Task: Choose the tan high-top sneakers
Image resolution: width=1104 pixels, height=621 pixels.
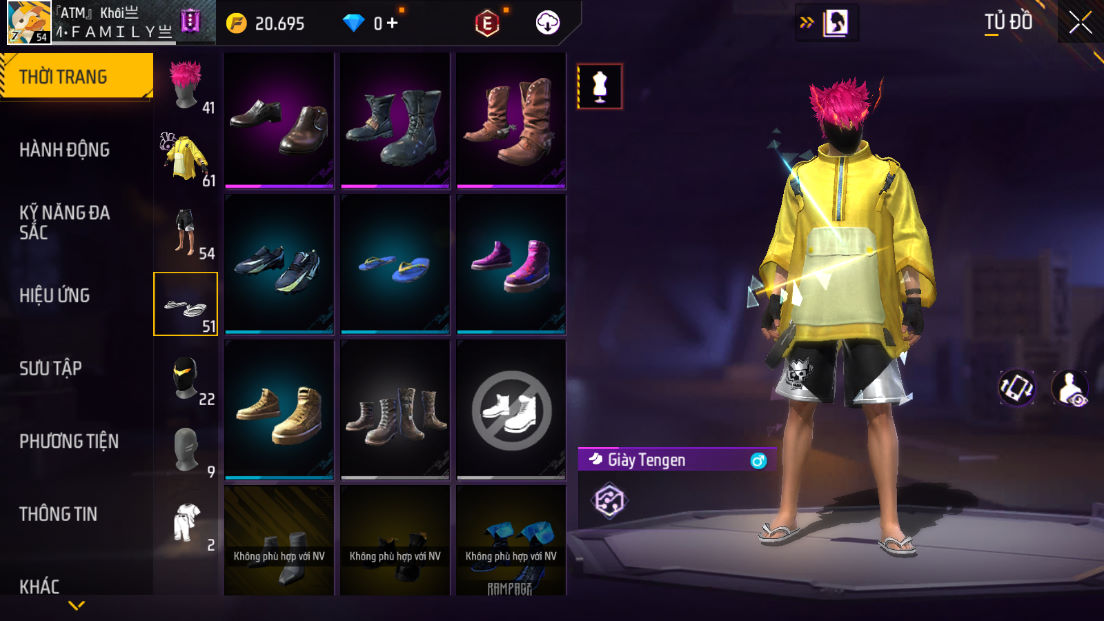Action: (x=279, y=408)
